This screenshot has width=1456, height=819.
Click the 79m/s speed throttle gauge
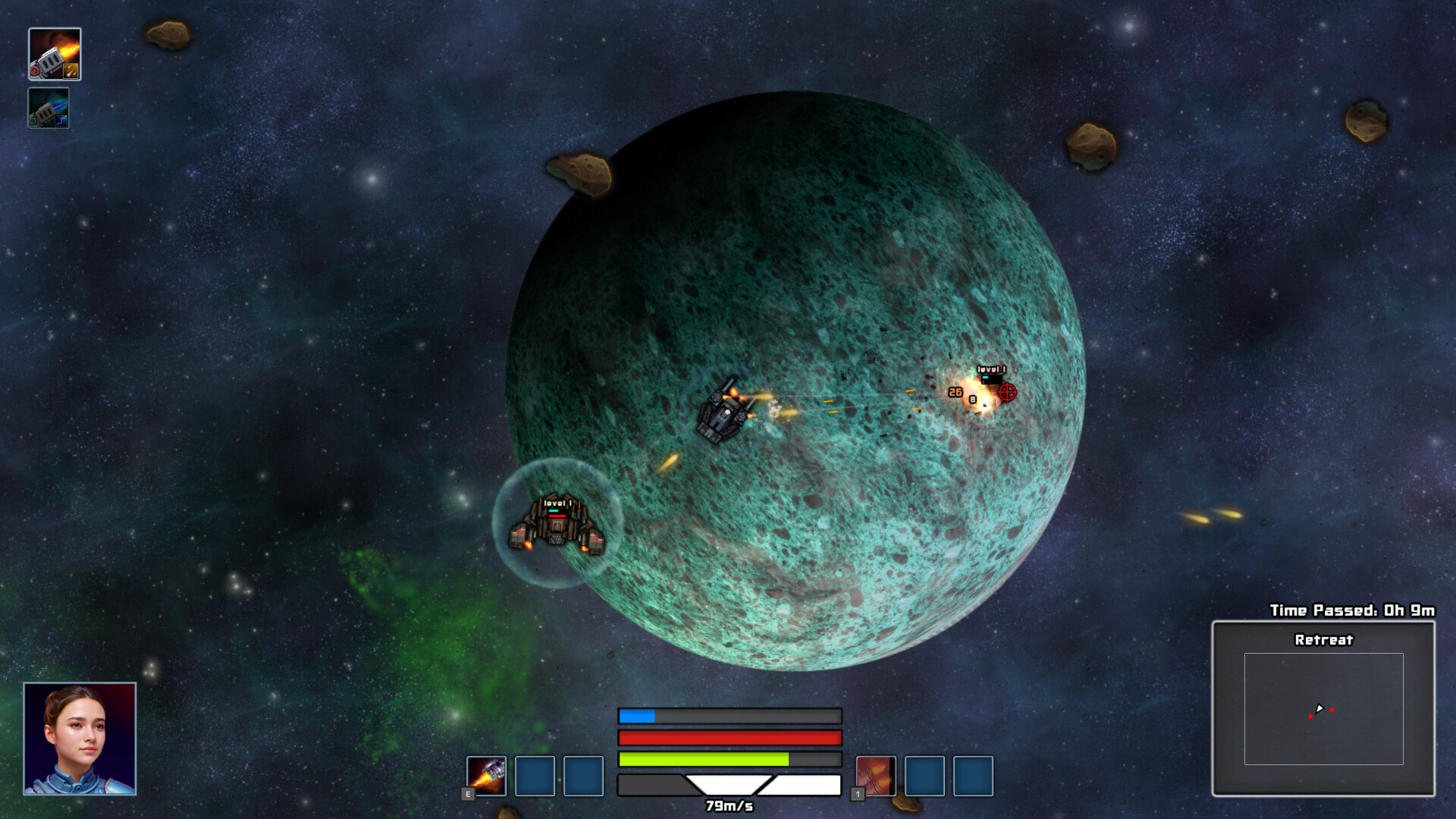728,785
